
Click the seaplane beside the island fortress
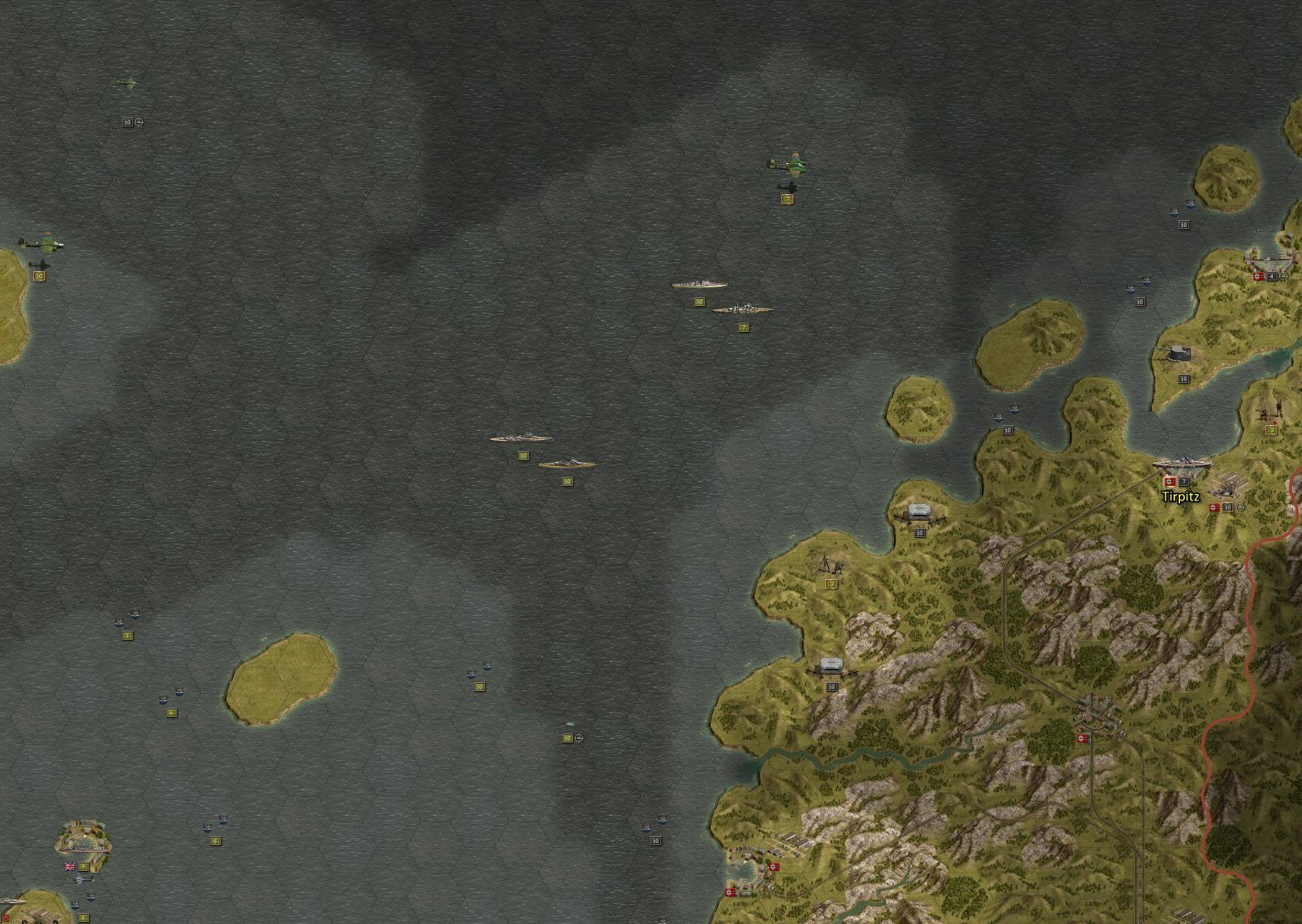pyautogui.click(x=83, y=880)
